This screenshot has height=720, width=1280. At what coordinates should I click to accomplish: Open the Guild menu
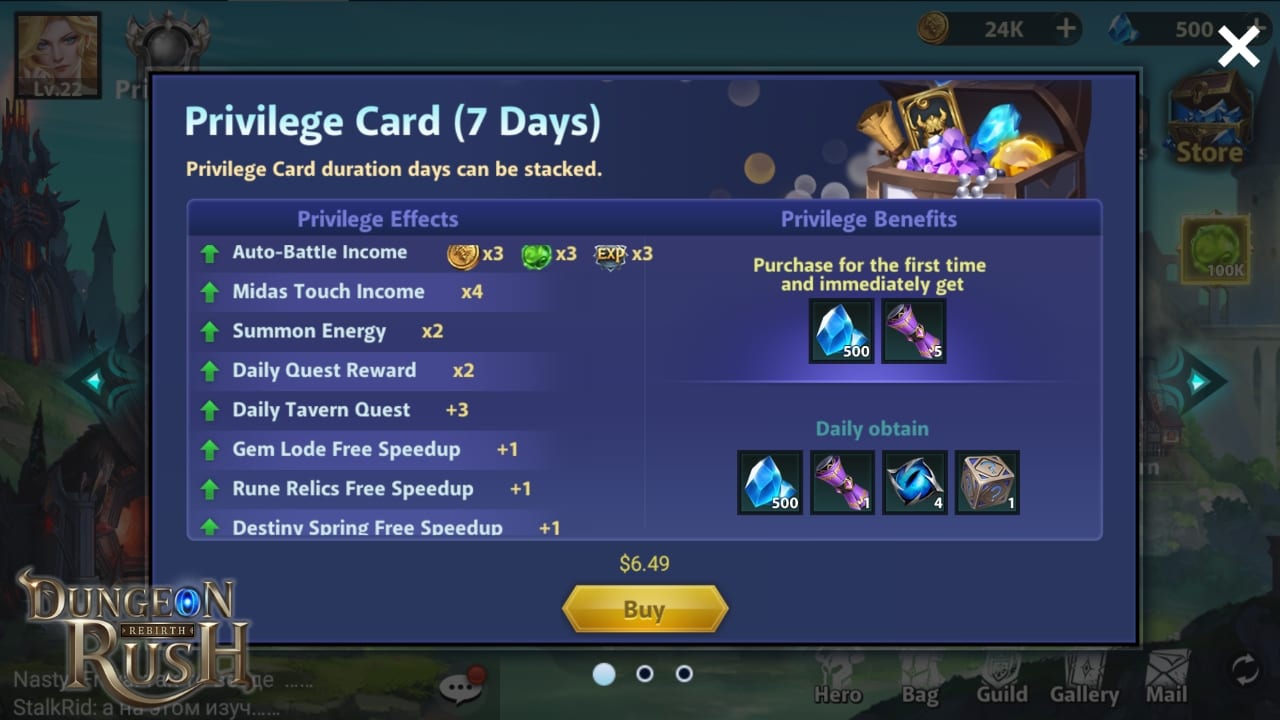click(1001, 678)
